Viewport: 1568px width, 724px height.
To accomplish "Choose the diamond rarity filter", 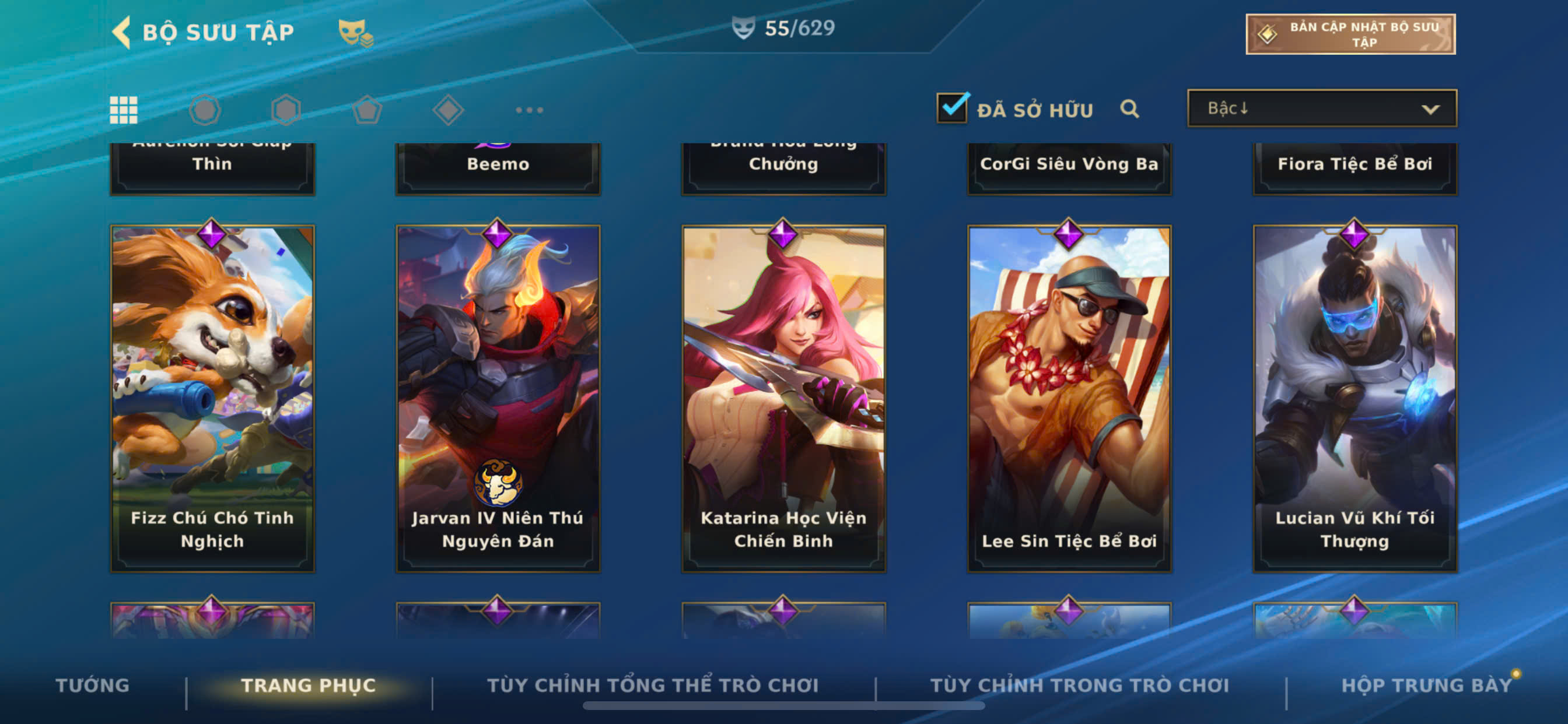I will 448,110.
